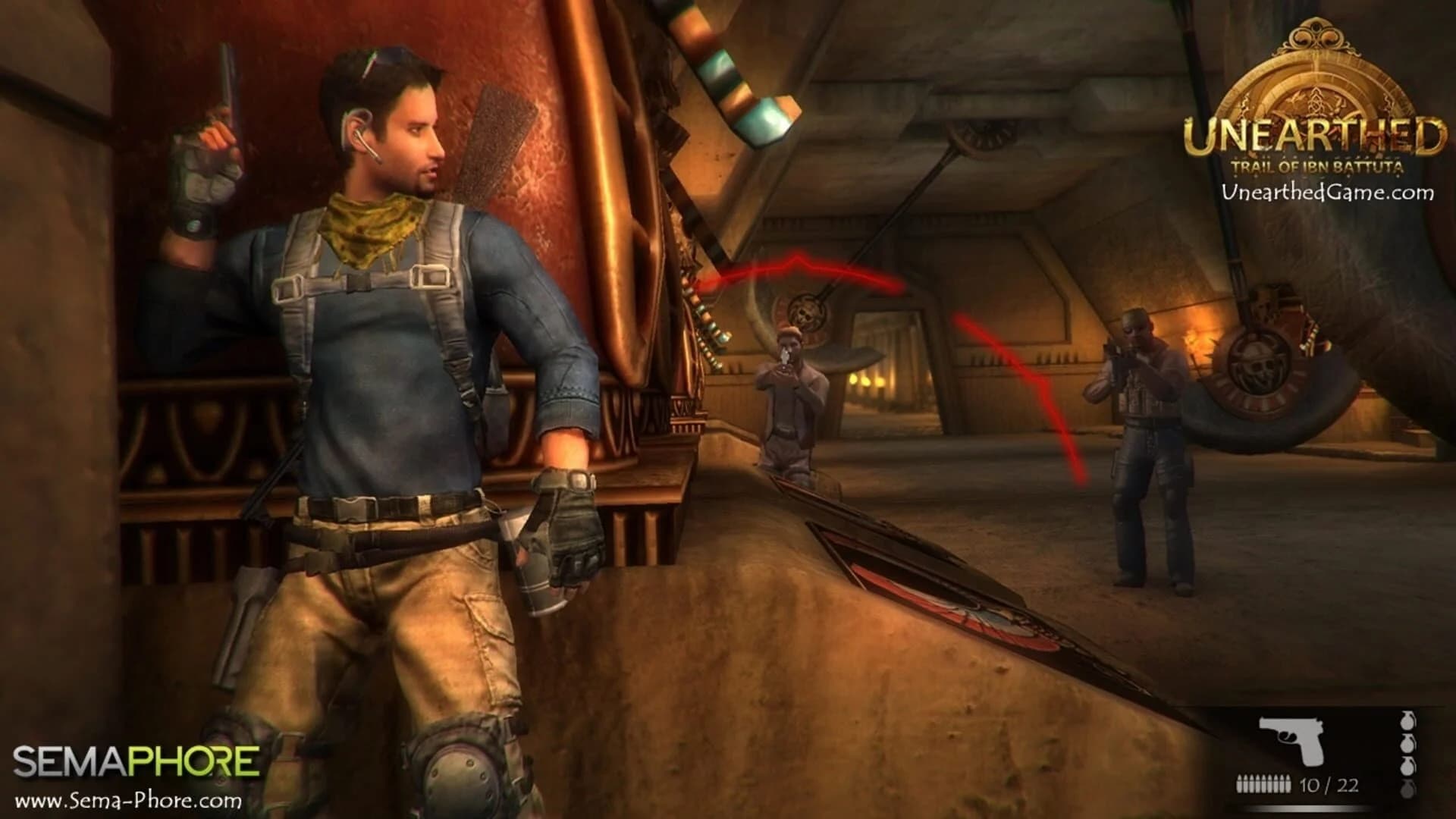Click the third grenade icon
Viewport: 1456px width, 819px height.
tap(1407, 766)
